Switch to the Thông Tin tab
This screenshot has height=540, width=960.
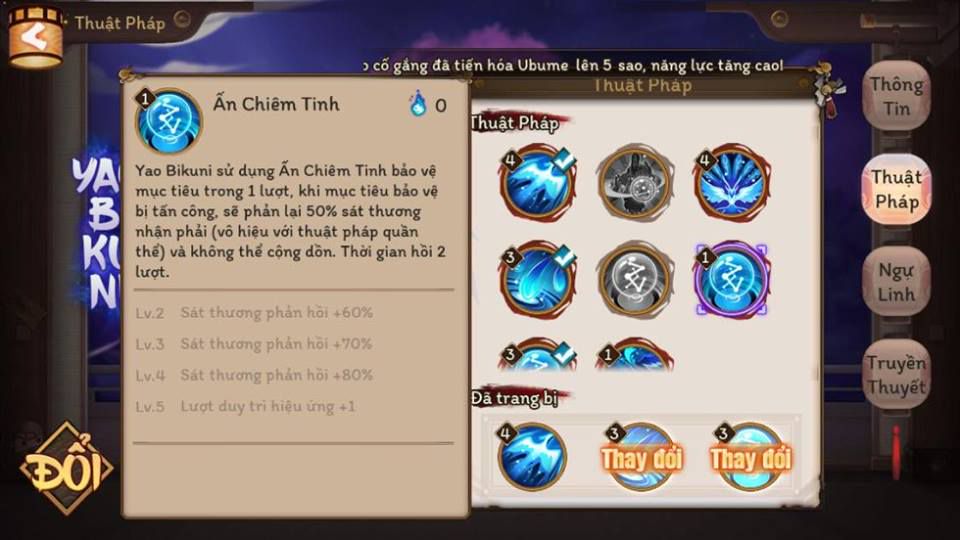coord(896,96)
